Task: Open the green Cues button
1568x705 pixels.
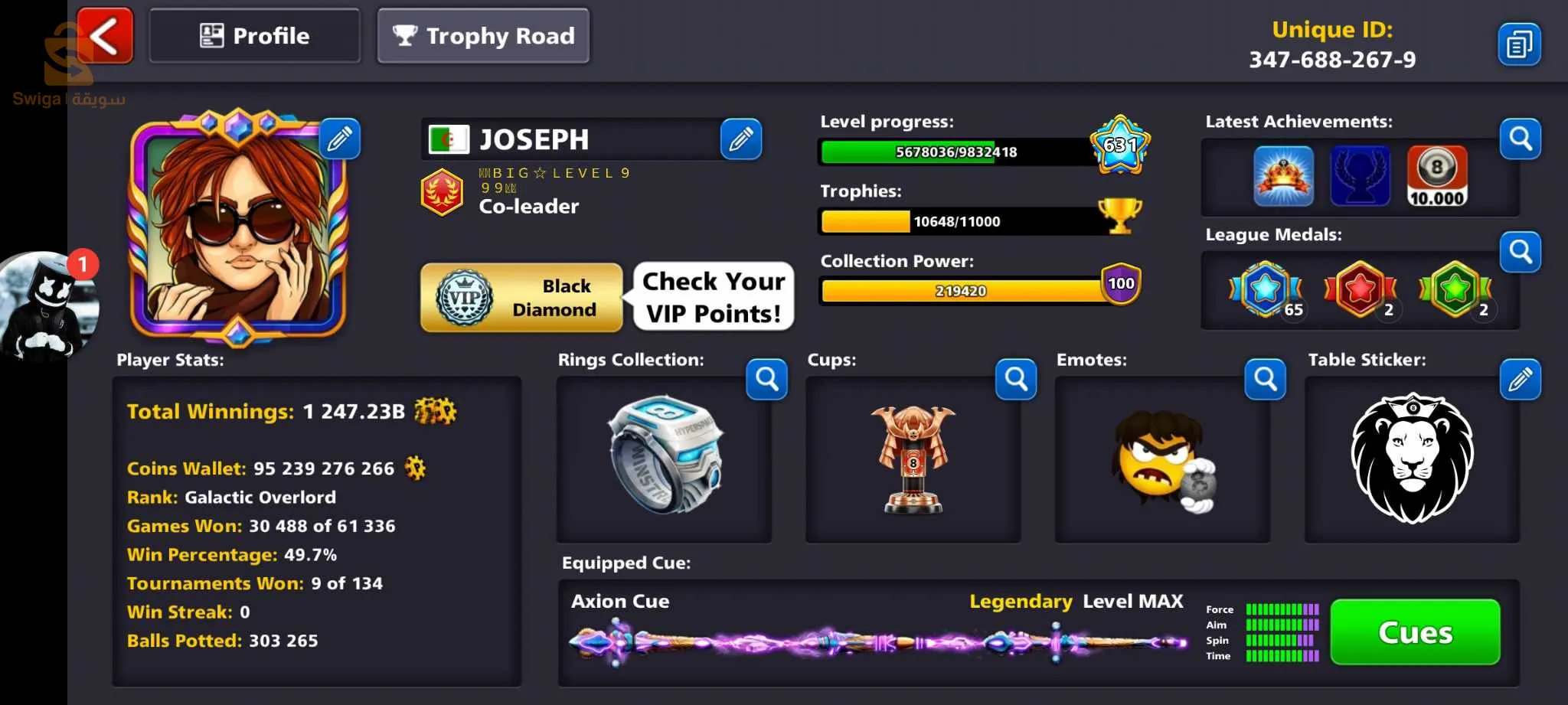Action: coord(1415,632)
